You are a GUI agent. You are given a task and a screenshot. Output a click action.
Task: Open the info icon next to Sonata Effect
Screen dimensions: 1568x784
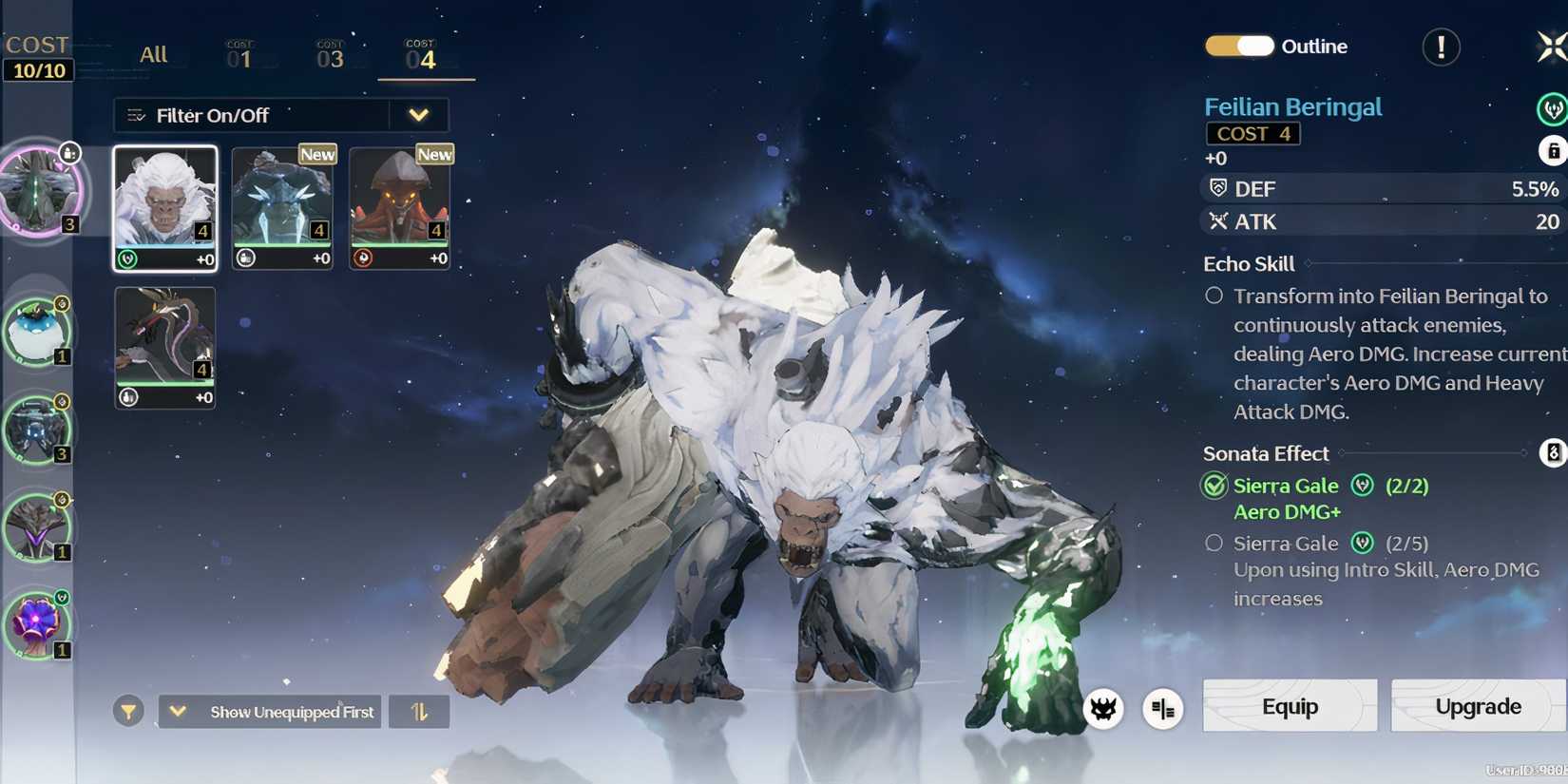[1553, 453]
